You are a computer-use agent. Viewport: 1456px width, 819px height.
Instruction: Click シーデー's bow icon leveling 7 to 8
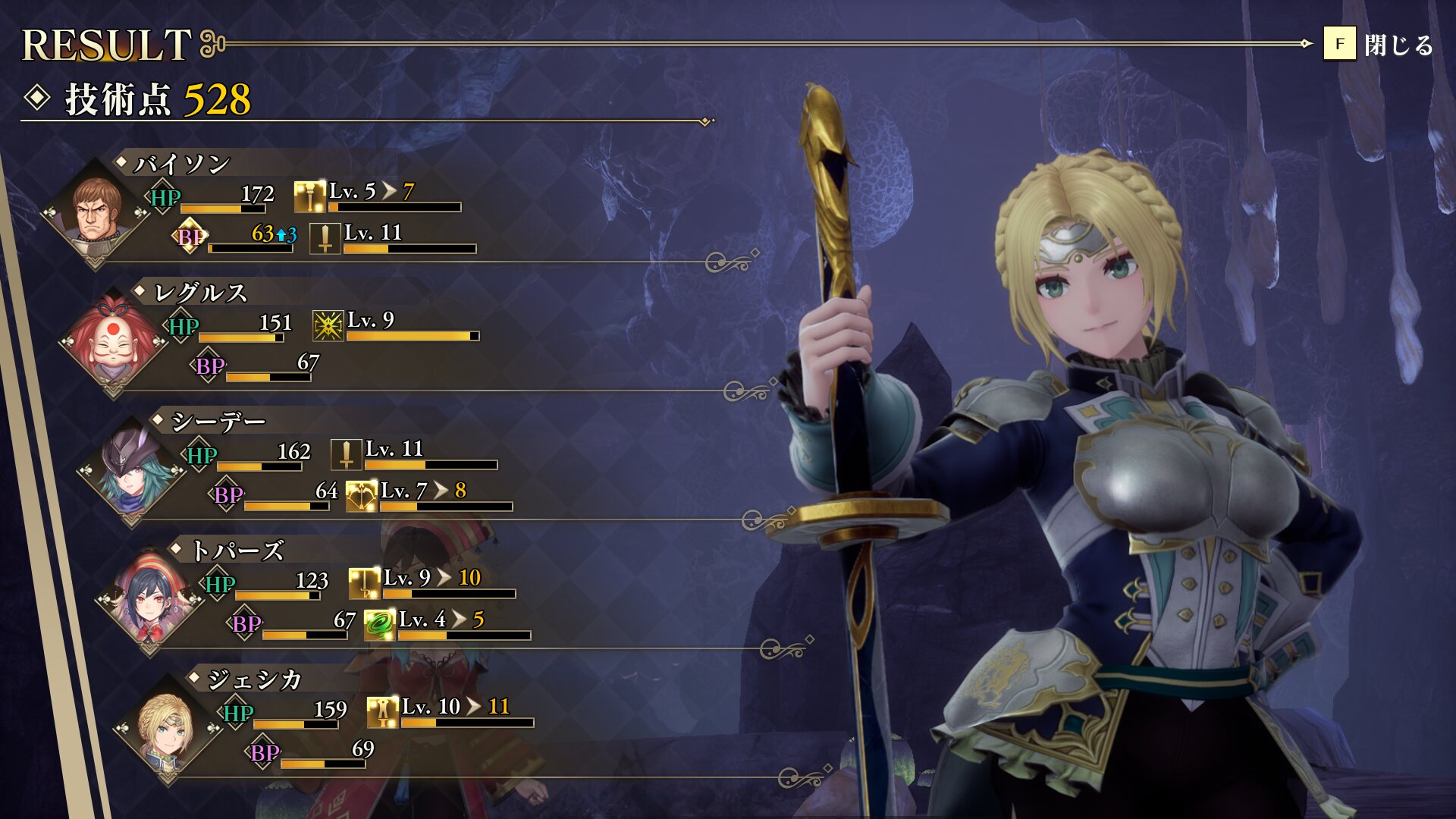coord(362,496)
